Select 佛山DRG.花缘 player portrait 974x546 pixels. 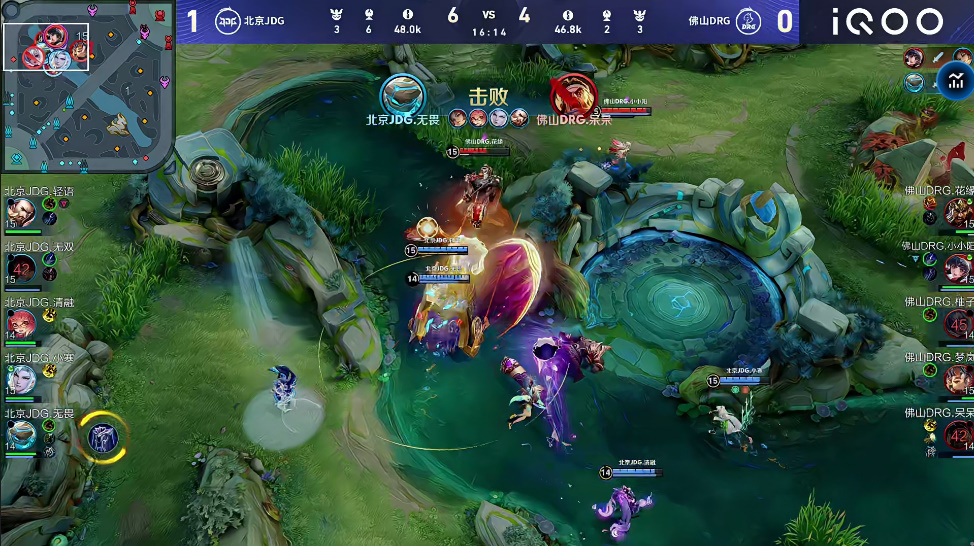[958, 212]
